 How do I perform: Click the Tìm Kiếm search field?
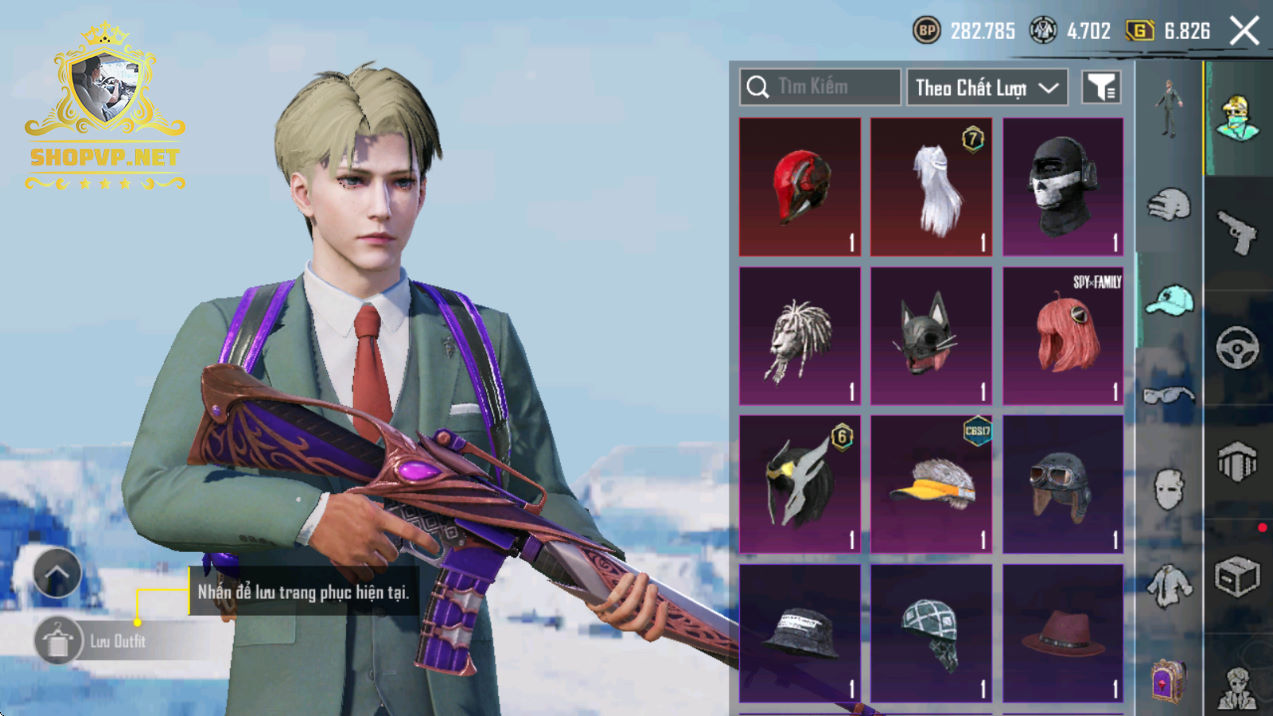point(820,87)
